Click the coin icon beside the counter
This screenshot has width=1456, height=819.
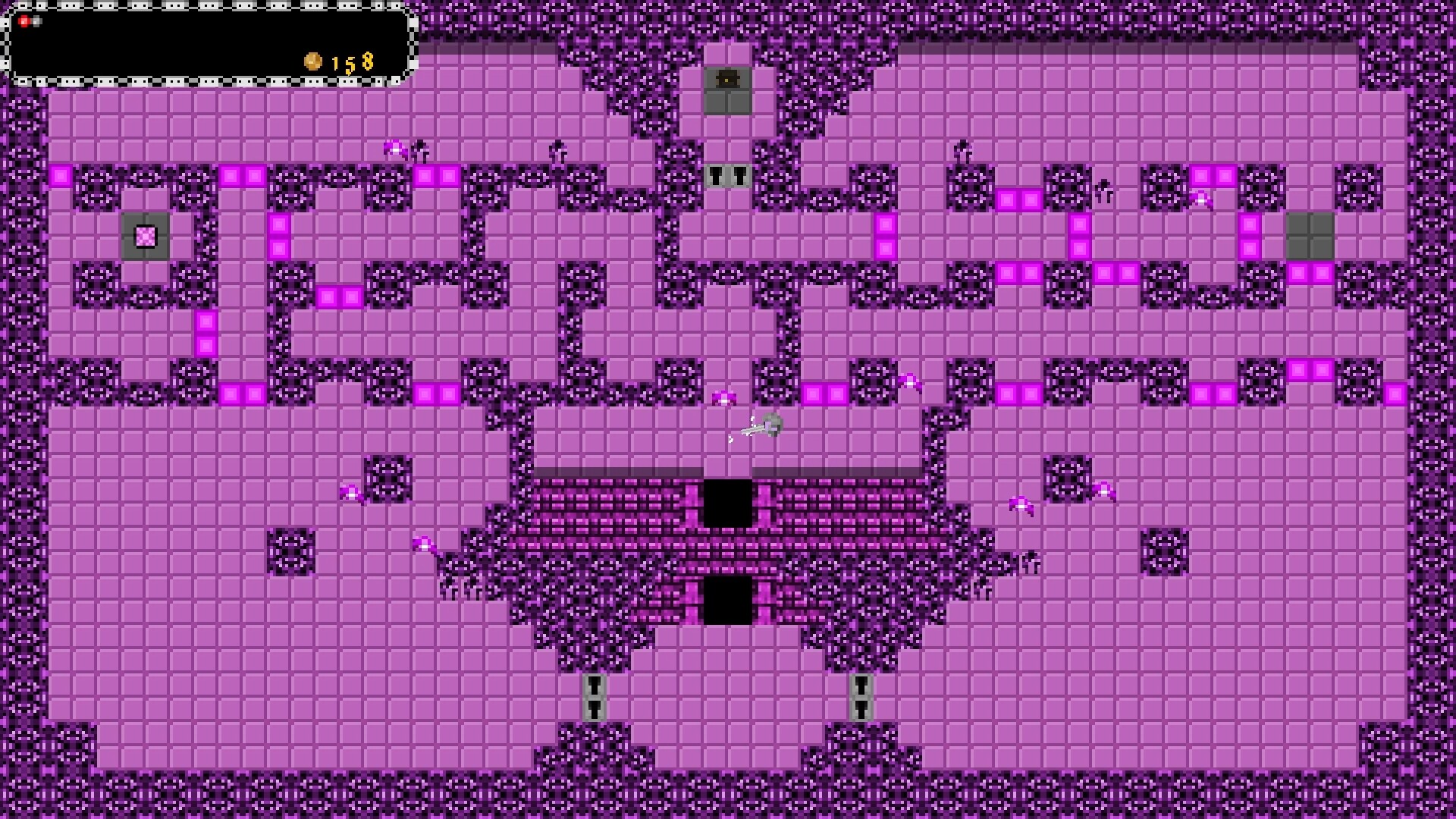pyautogui.click(x=312, y=61)
